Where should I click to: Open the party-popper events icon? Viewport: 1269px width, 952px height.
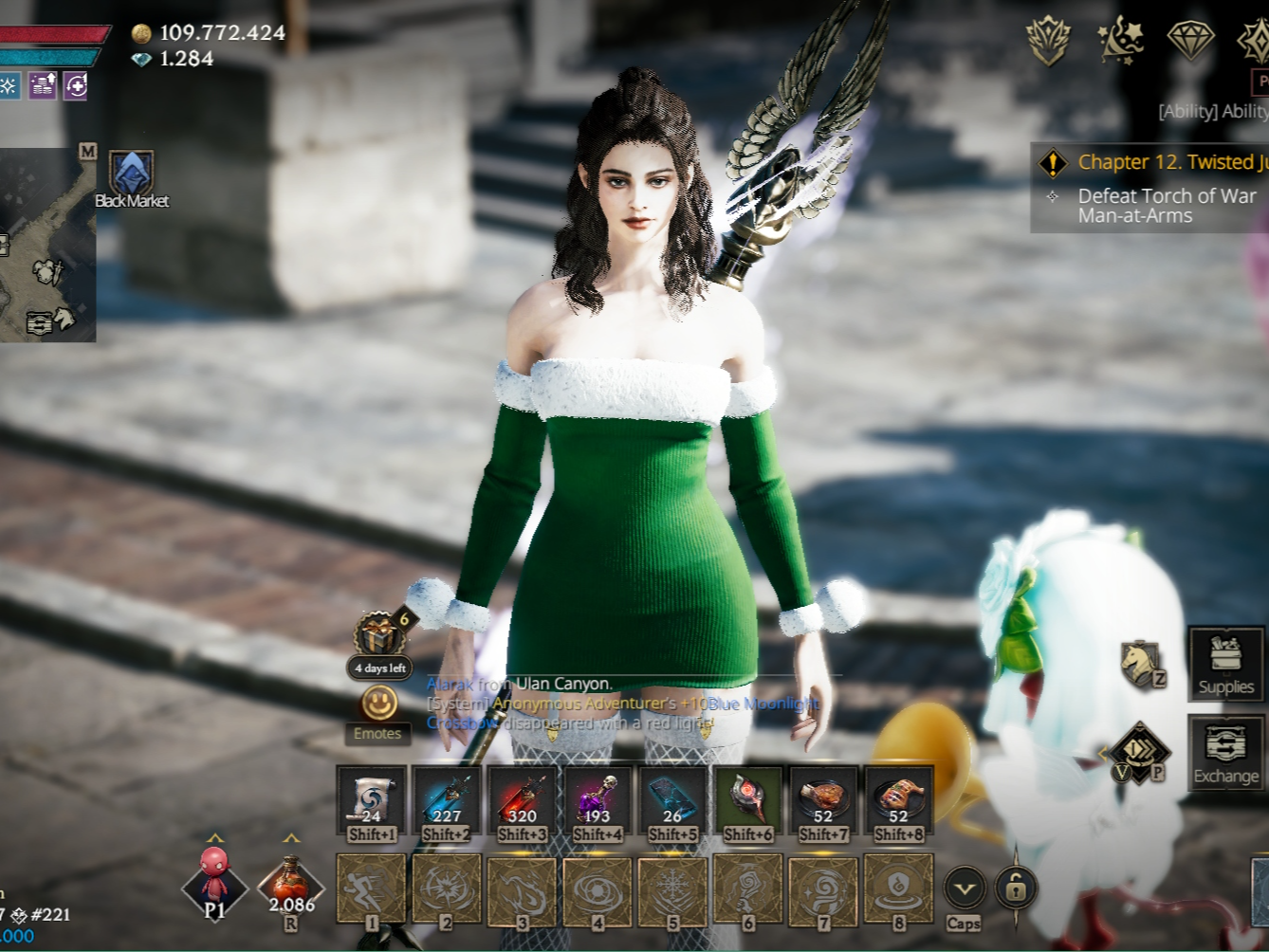[1120, 42]
